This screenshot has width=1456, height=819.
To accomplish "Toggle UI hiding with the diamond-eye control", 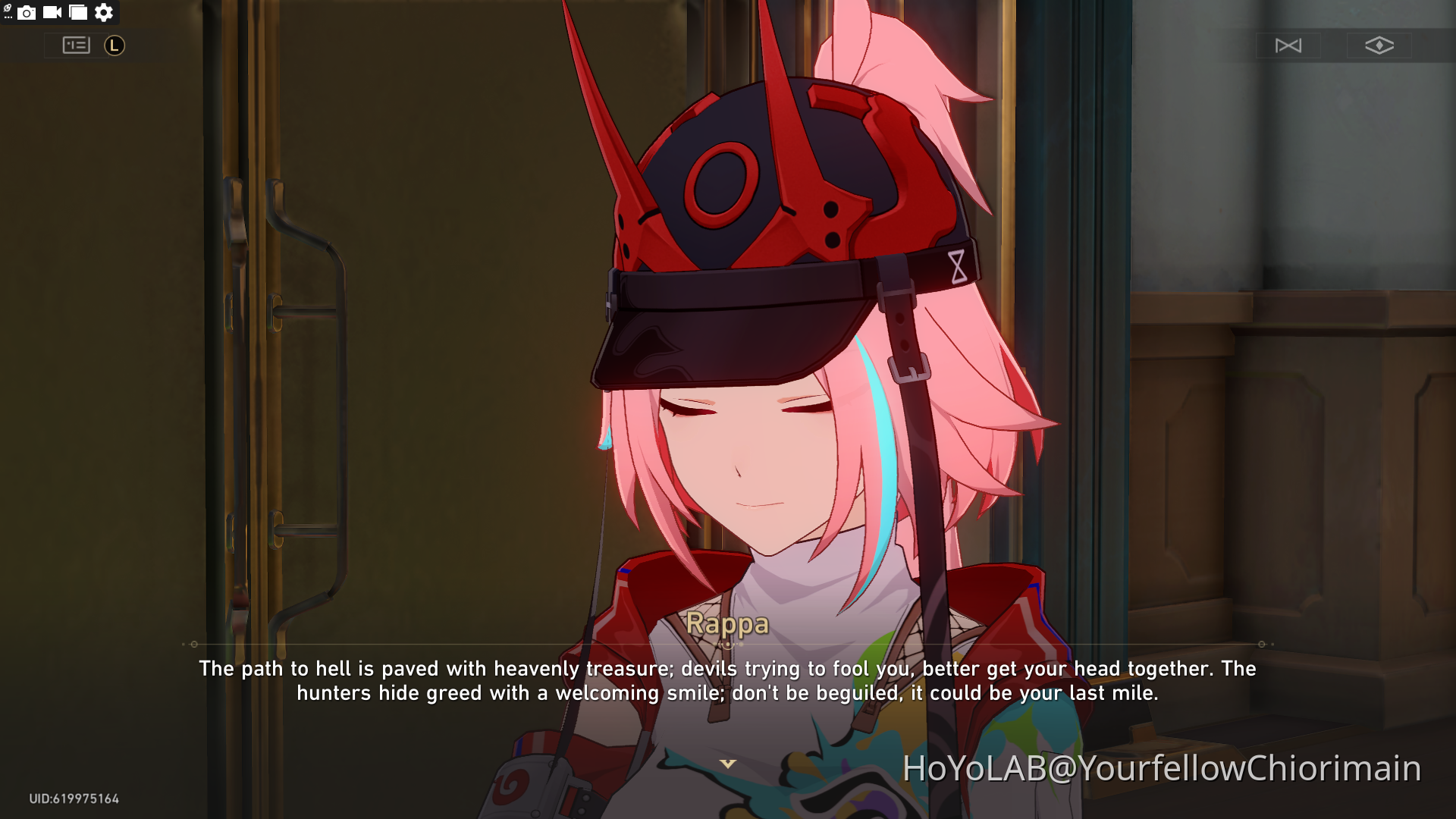I will coord(1378,45).
